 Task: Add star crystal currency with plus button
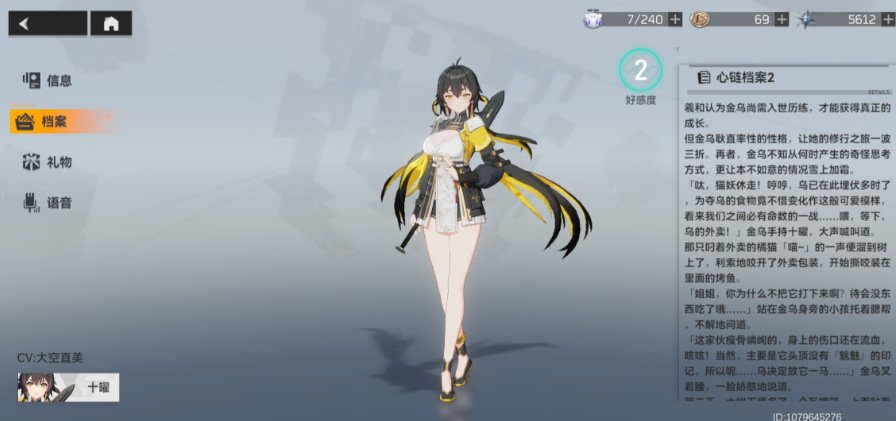tap(887, 19)
